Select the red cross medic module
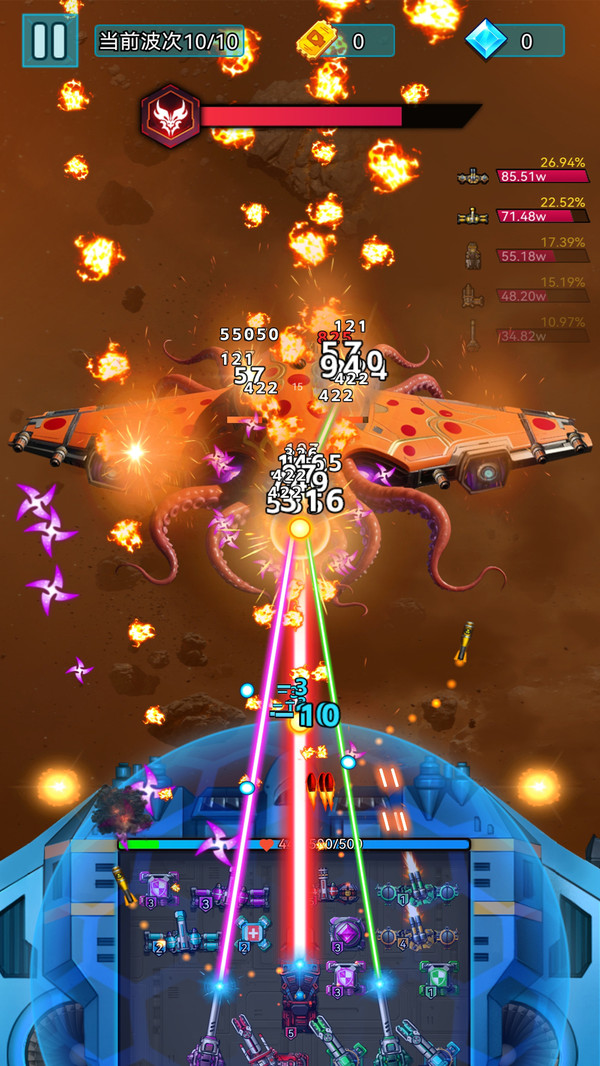The height and width of the screenshot is (1066, 600). 254,934
